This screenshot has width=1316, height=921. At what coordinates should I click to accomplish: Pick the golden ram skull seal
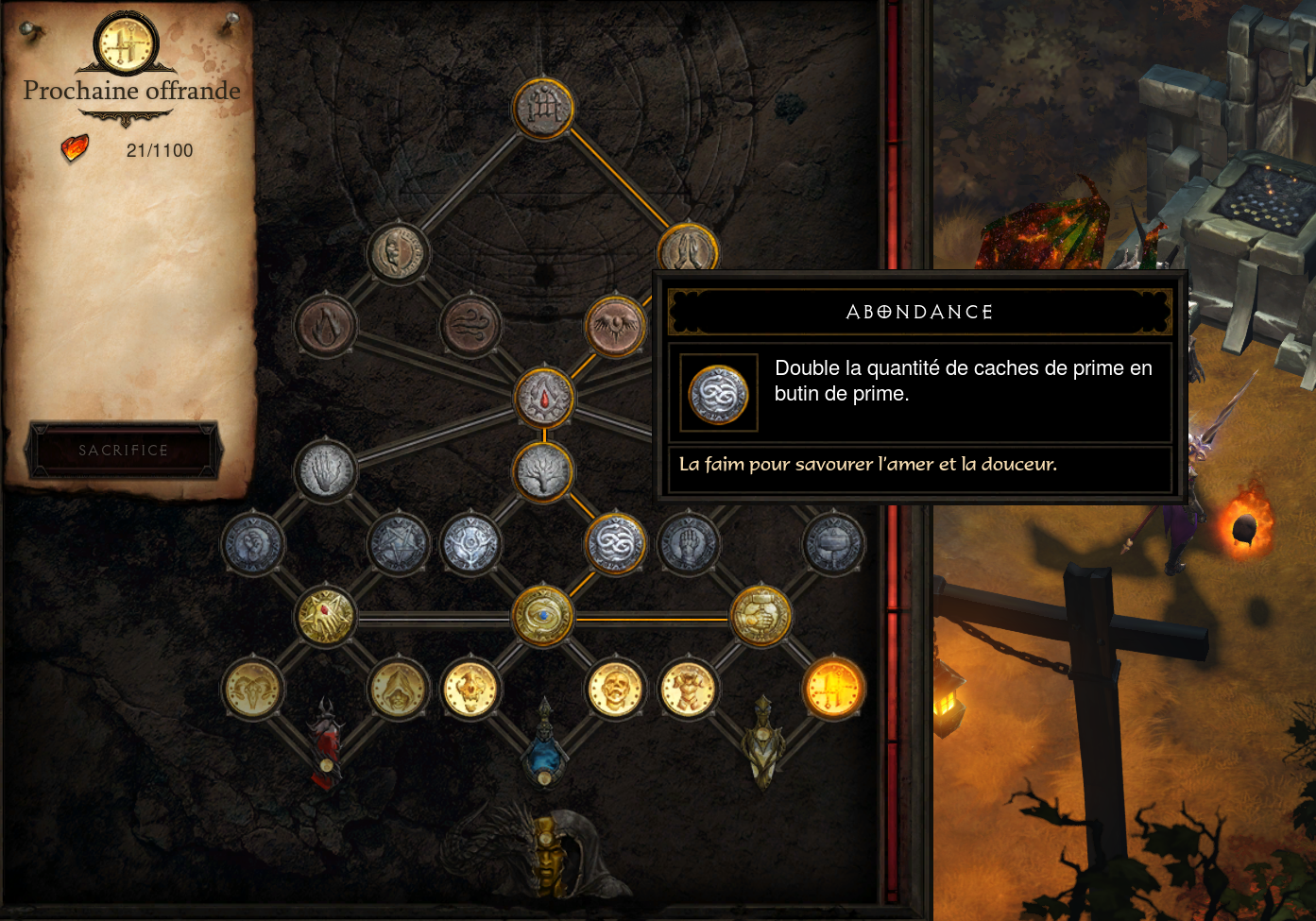(x=252, y=690)
